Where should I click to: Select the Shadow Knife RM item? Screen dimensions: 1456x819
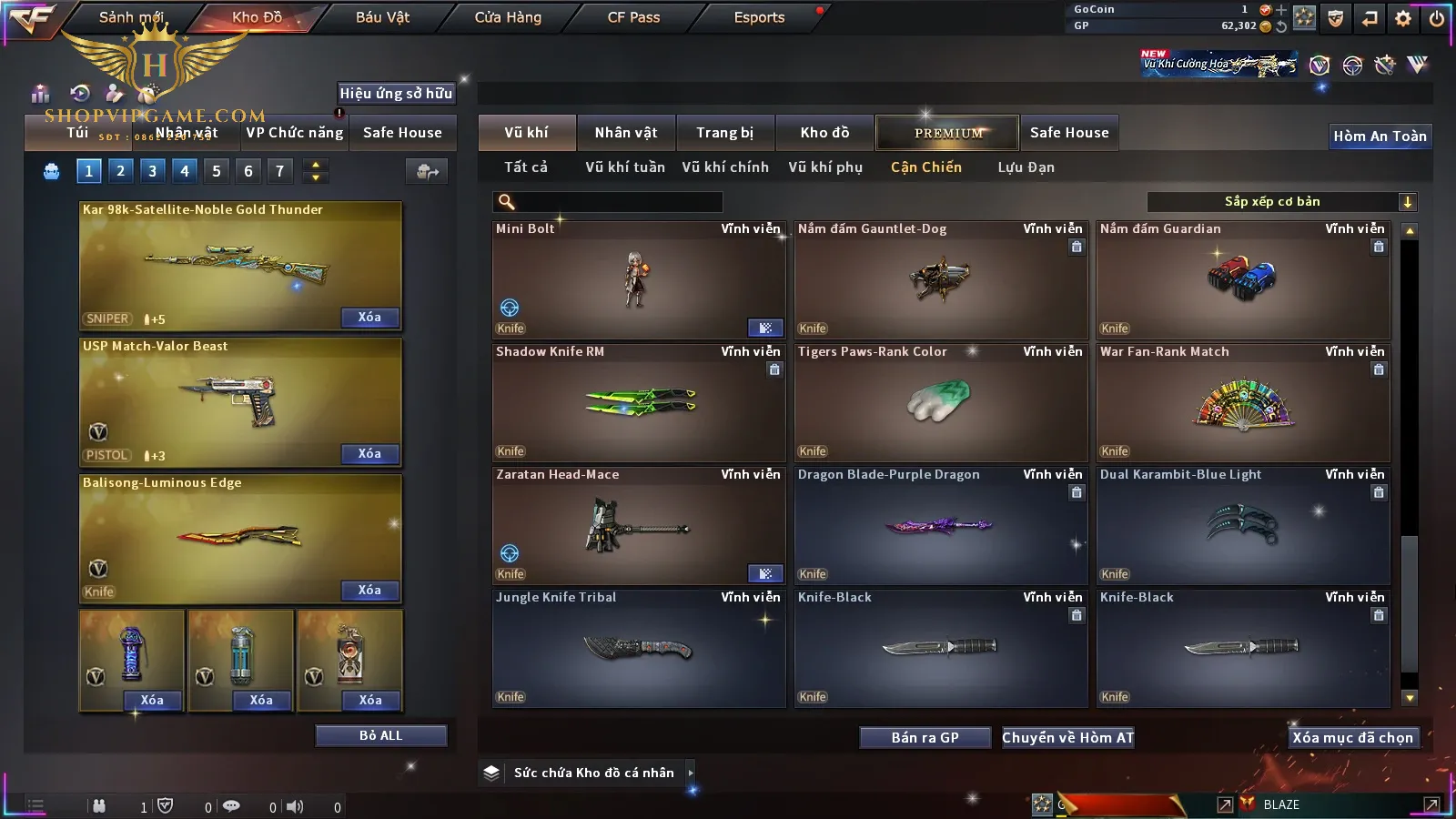pos(639,402)
